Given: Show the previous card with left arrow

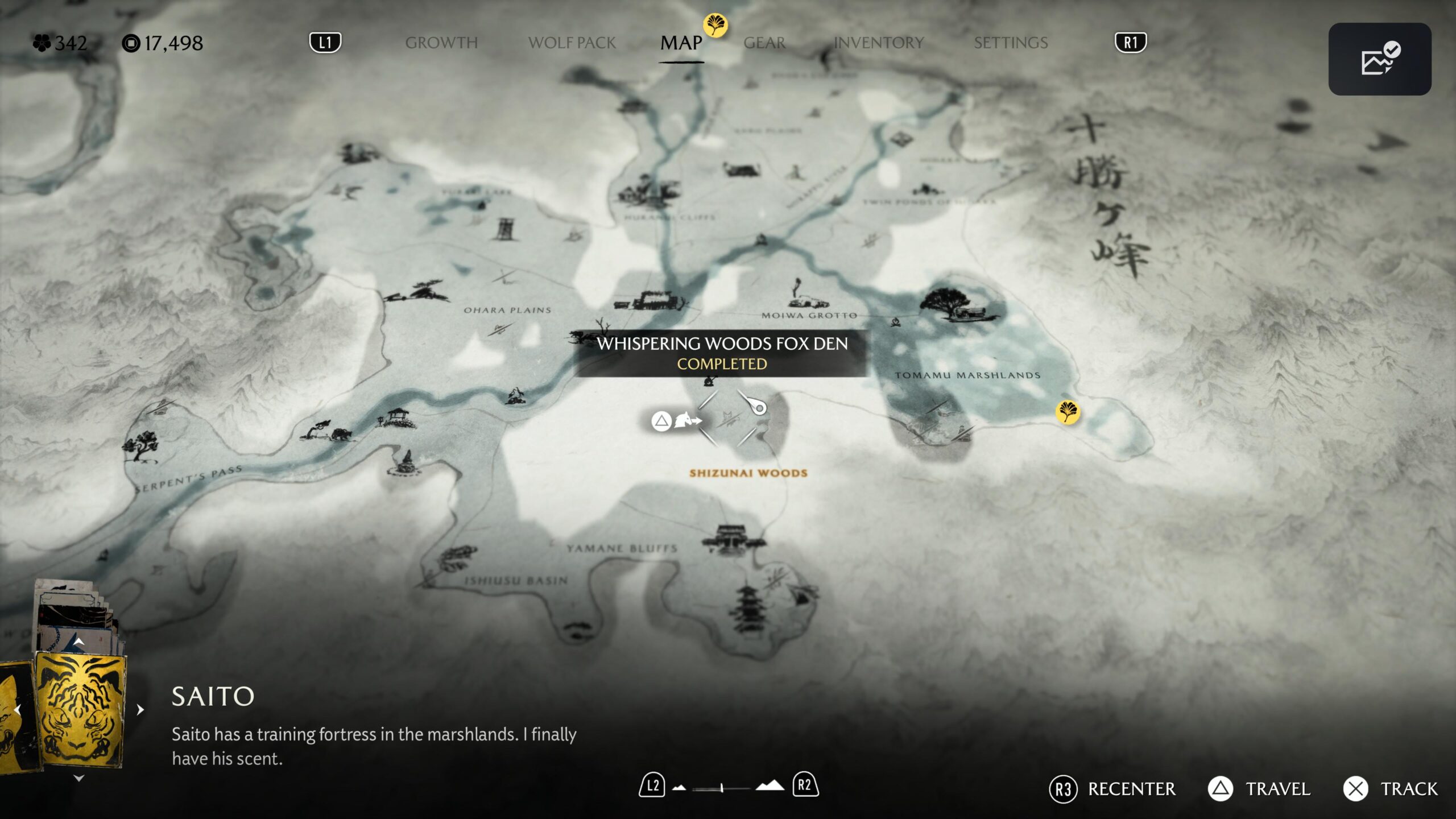Looking at the screenshot, I should point(17,710).
